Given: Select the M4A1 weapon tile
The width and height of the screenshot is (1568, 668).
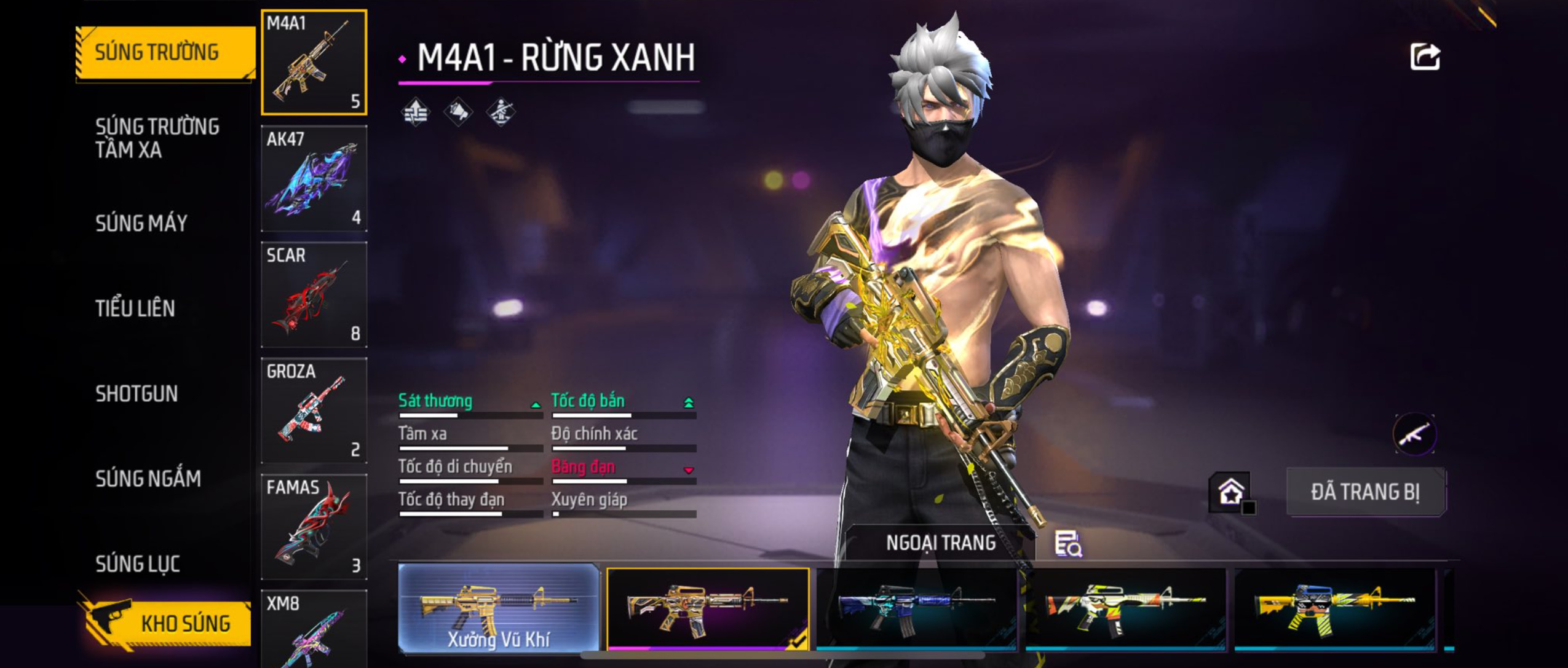Looking at the screenshot, I should (x=314, y=62).
